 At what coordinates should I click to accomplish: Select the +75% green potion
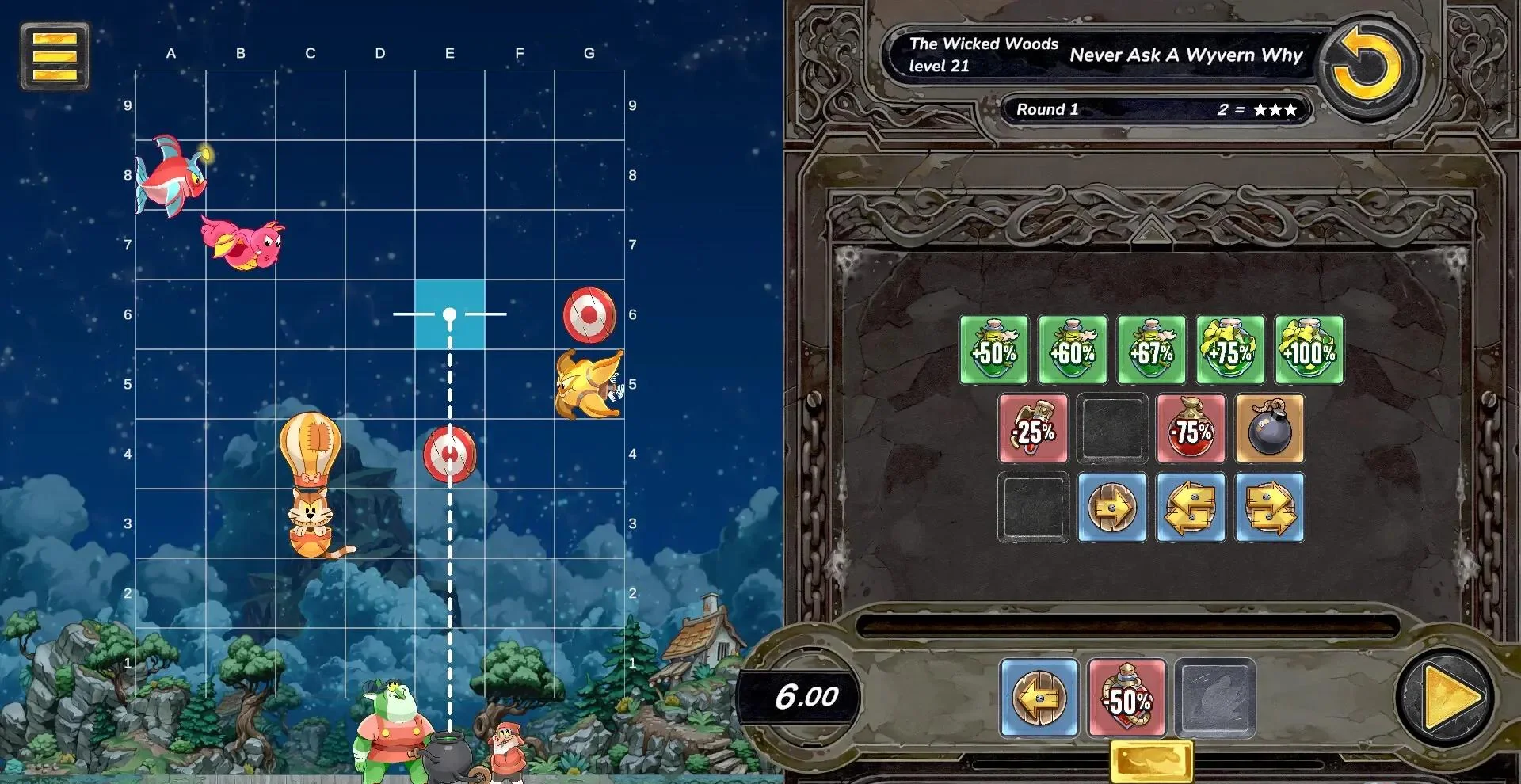click(1230, 350)
